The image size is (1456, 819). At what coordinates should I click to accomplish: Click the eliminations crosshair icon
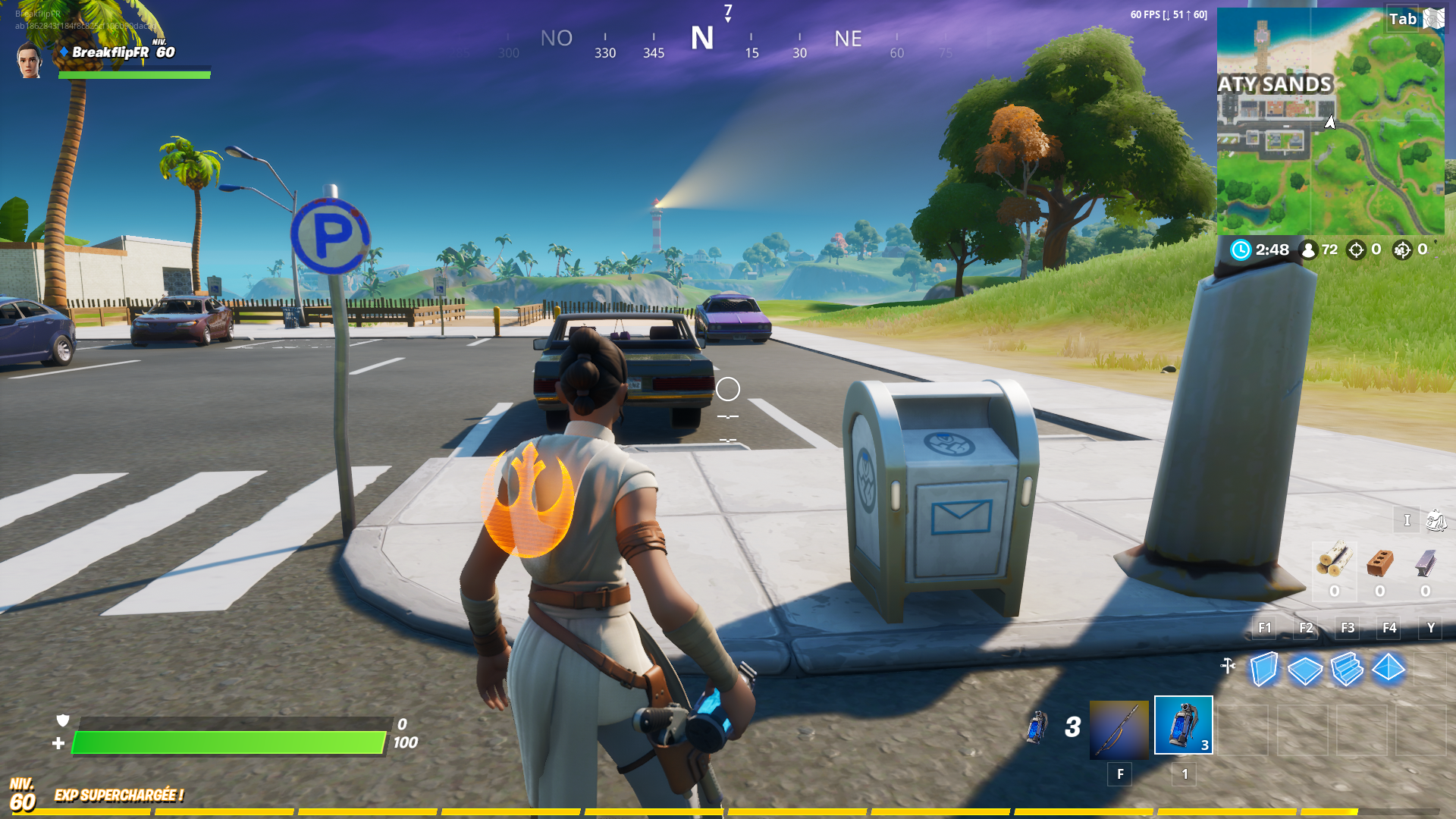point(1356,249)
